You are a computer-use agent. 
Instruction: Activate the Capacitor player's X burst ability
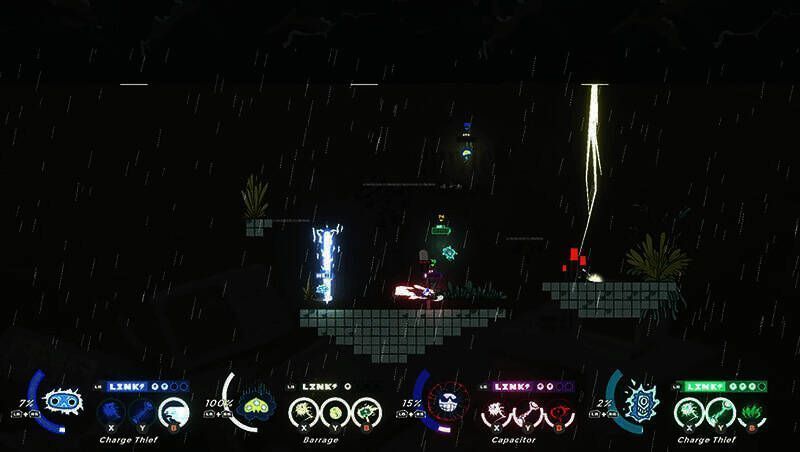497,411
